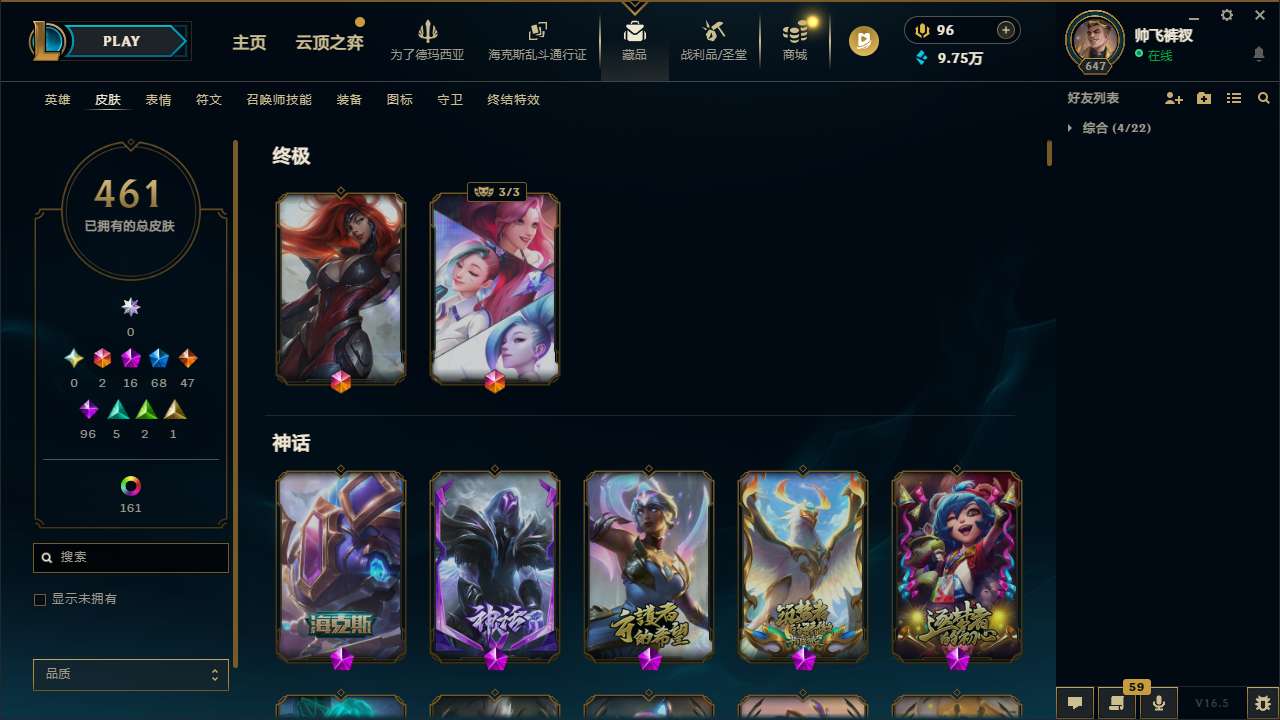The image size is (1280, 720).
Task: Expand the 综合 (4/22) friend group
Action: click(1113, 128)
